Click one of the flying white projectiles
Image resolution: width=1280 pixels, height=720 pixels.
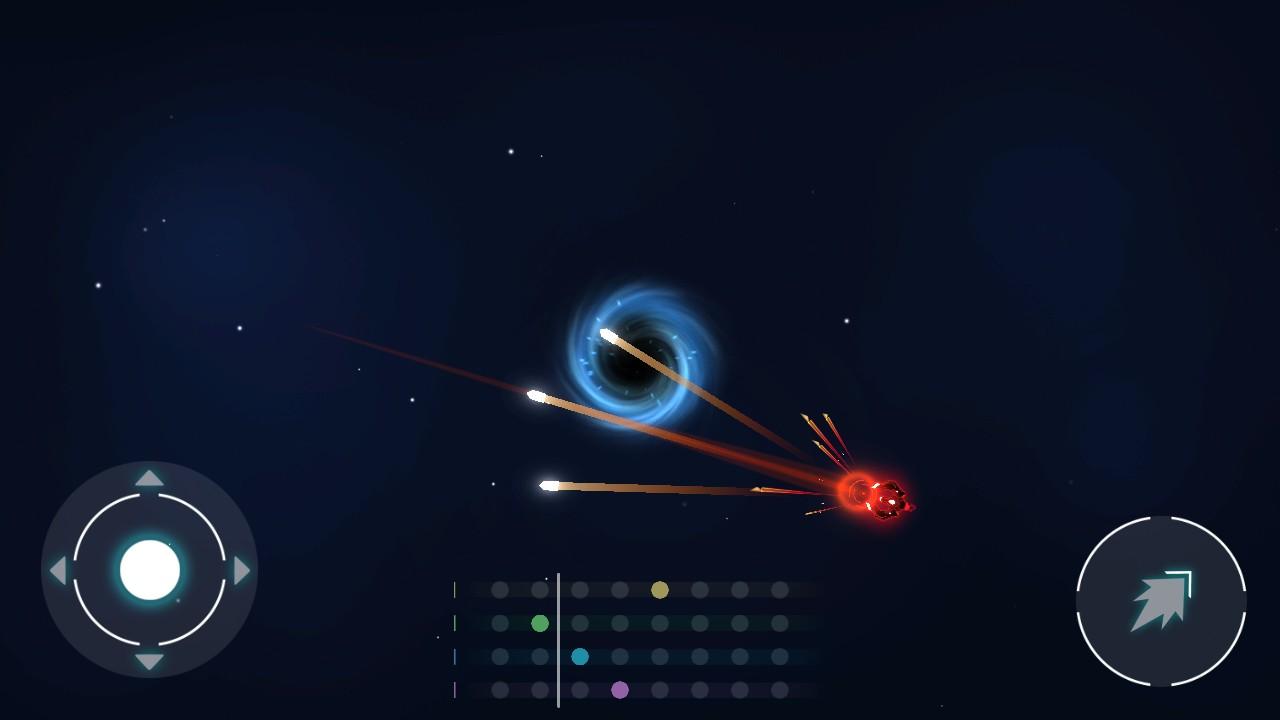coord(550,485)
